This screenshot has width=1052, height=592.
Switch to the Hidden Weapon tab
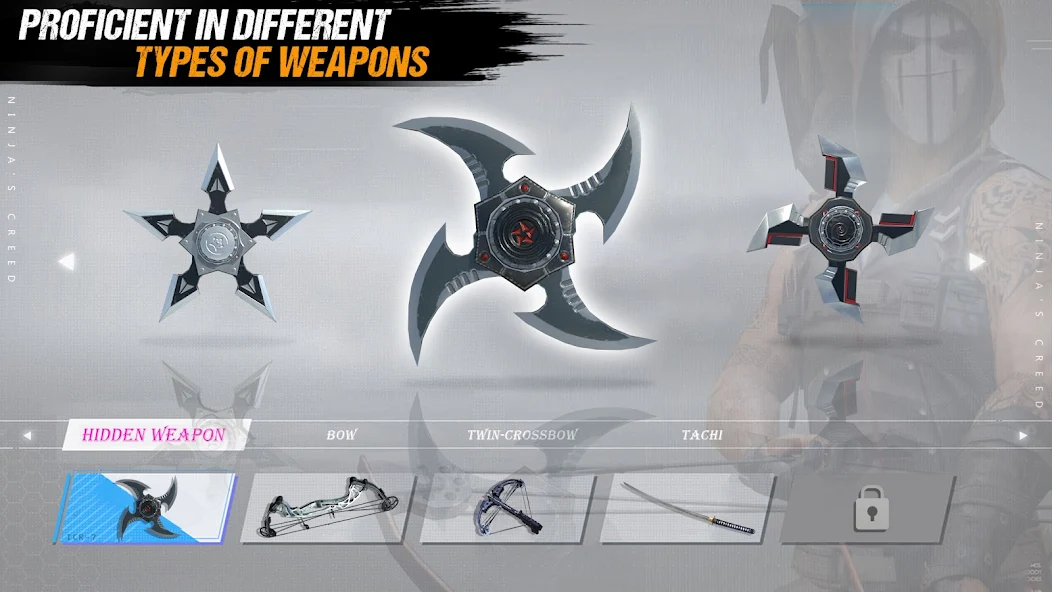pyautogui.click(x=153, y=435)
